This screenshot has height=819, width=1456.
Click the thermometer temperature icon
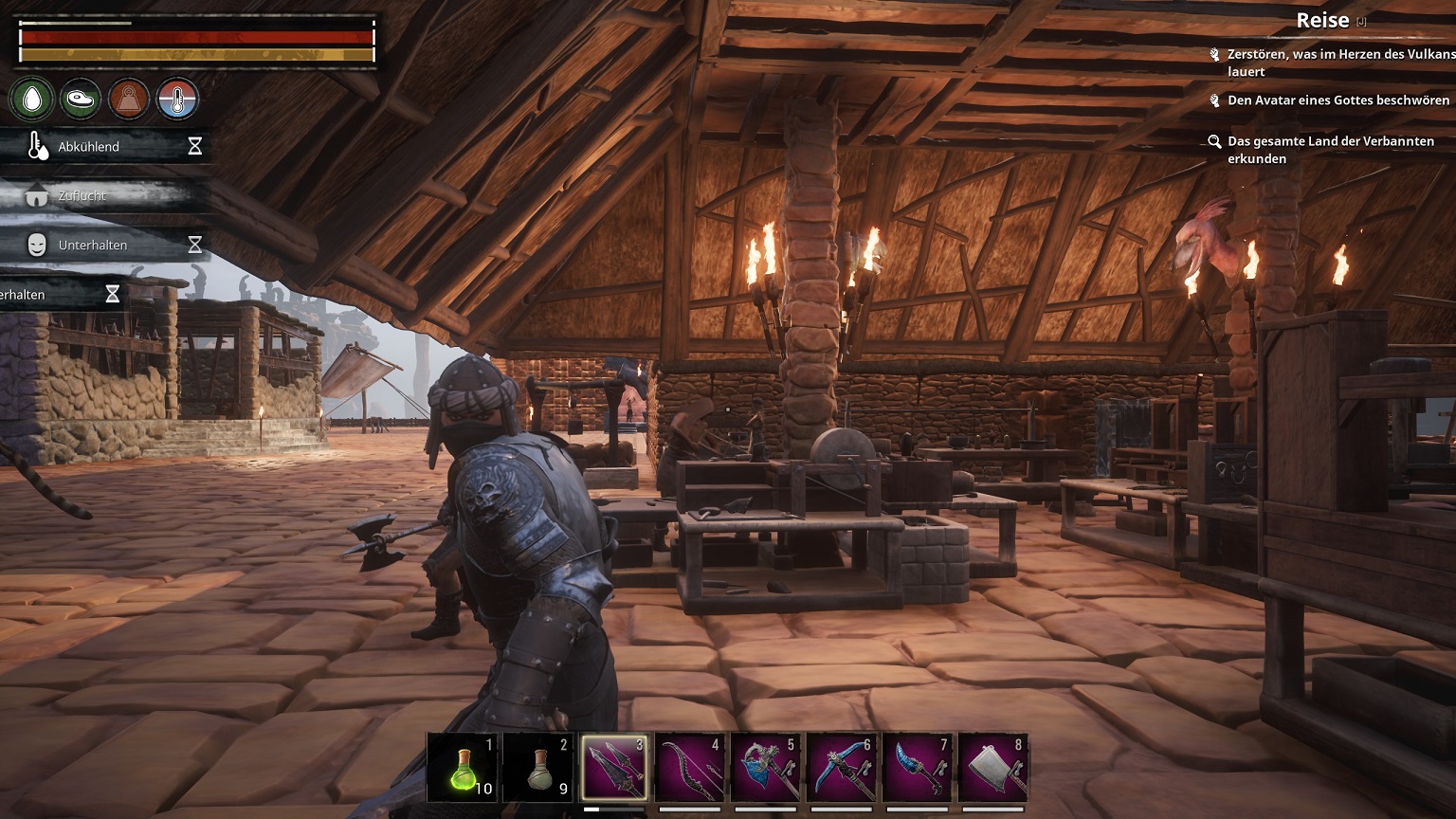coord(177,99)
